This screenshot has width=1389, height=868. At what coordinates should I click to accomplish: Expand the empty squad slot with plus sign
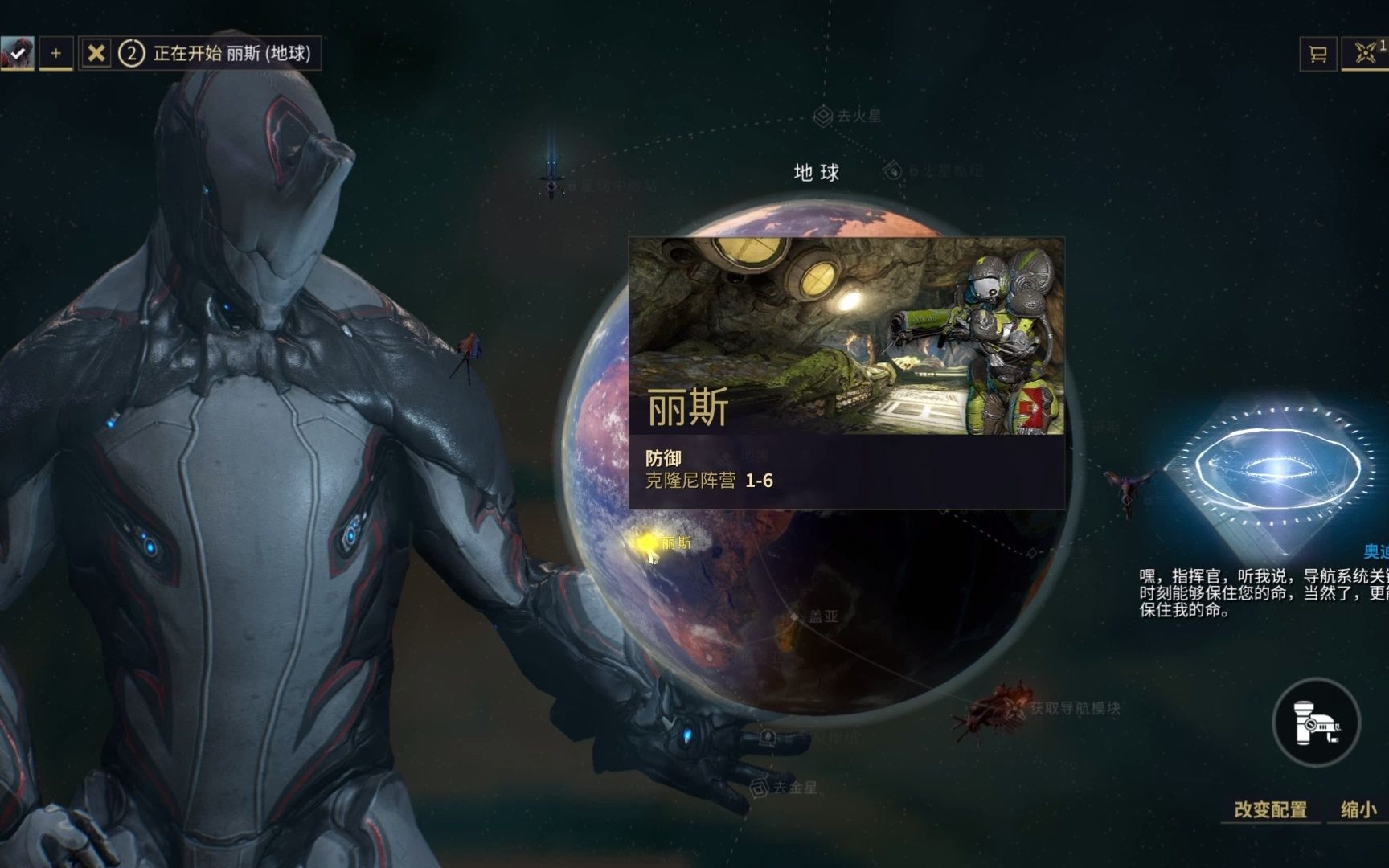[54, 55]
